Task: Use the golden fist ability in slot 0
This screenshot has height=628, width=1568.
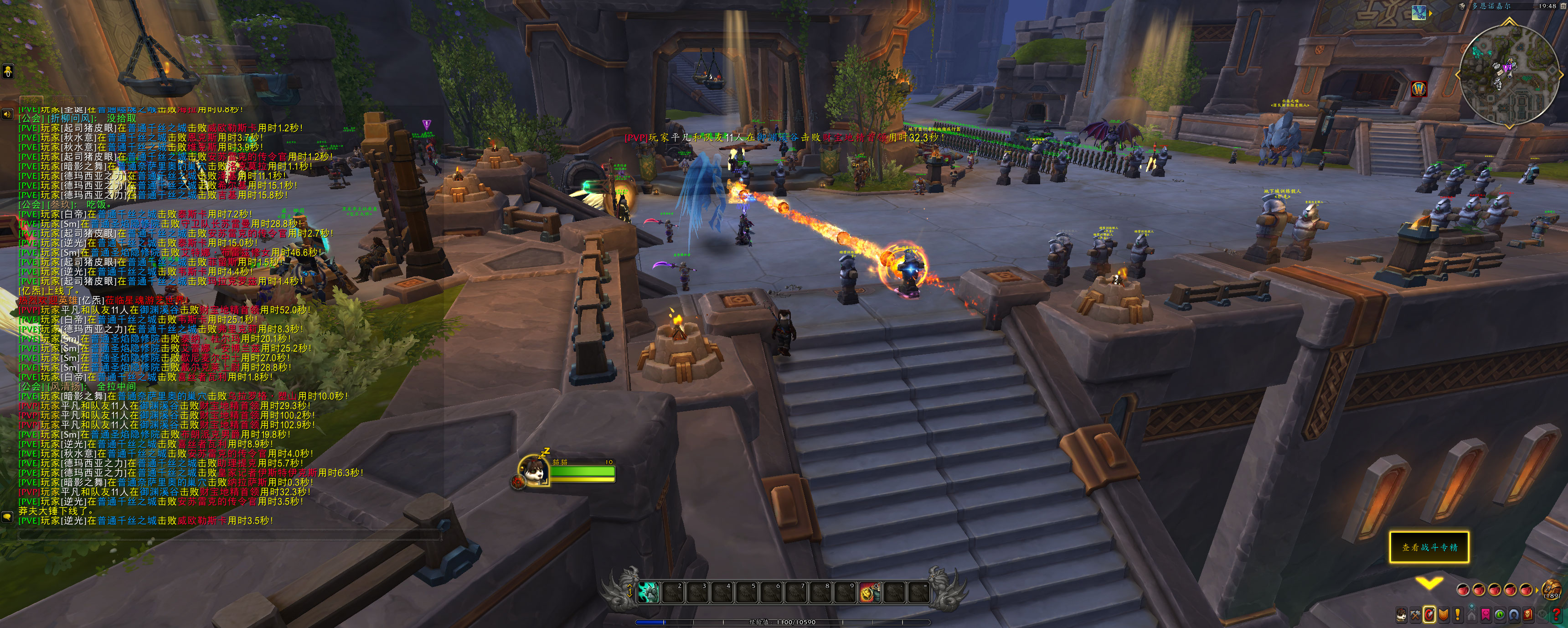Action: point(869,592)
